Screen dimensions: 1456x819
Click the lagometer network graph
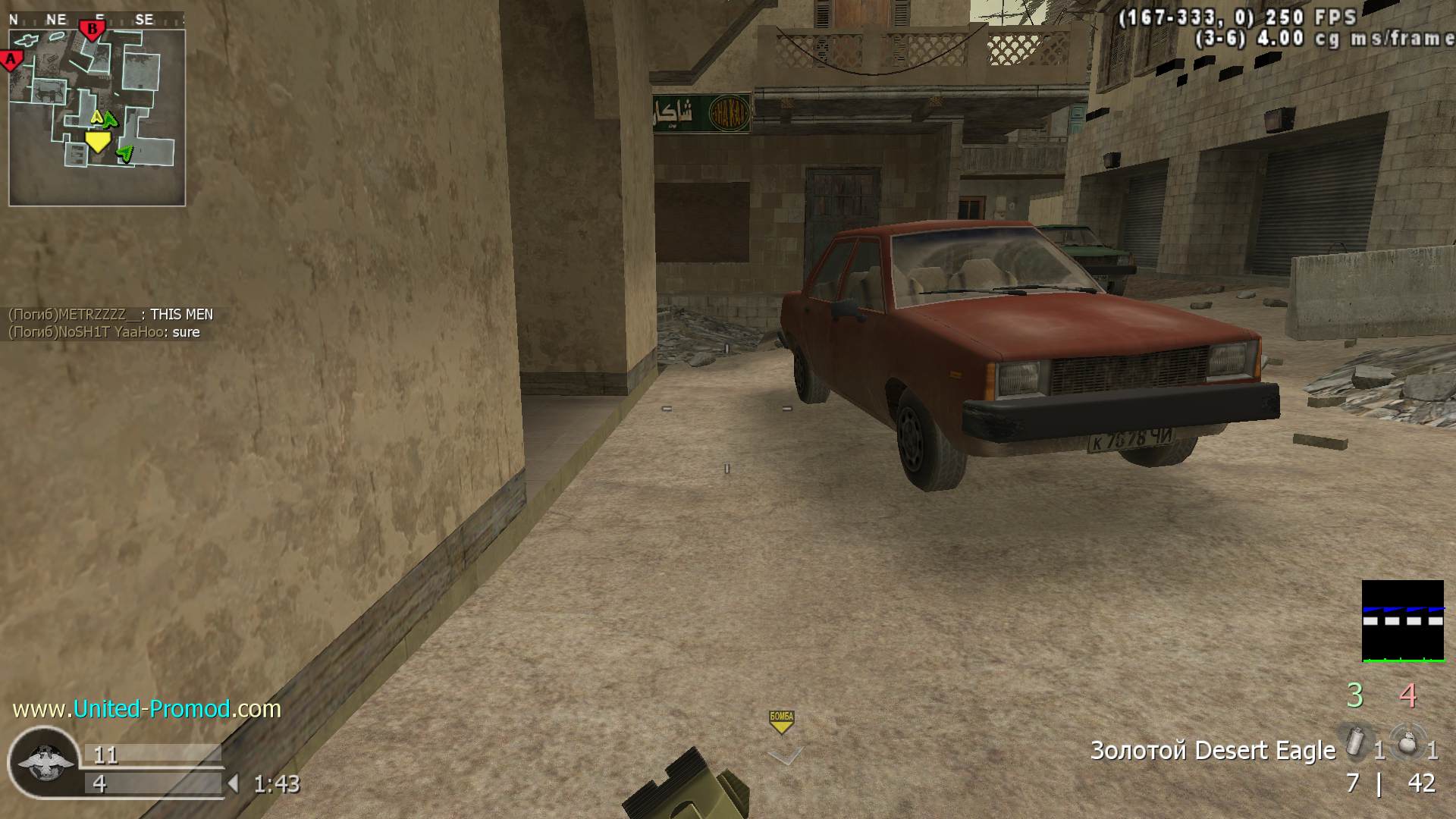(1403, 621)
